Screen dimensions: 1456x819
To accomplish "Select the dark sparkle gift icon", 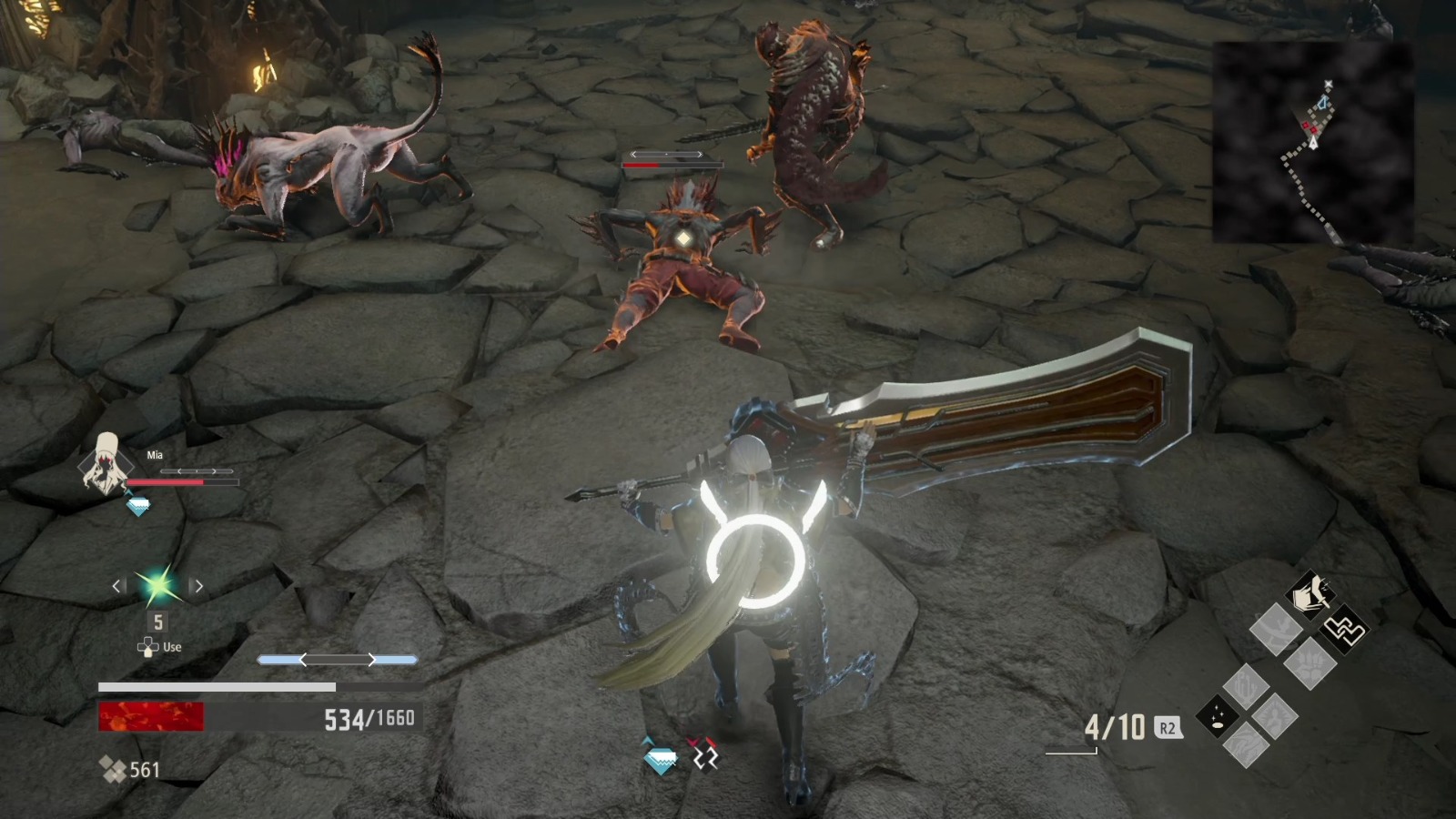I will (x=1217, y=716).
